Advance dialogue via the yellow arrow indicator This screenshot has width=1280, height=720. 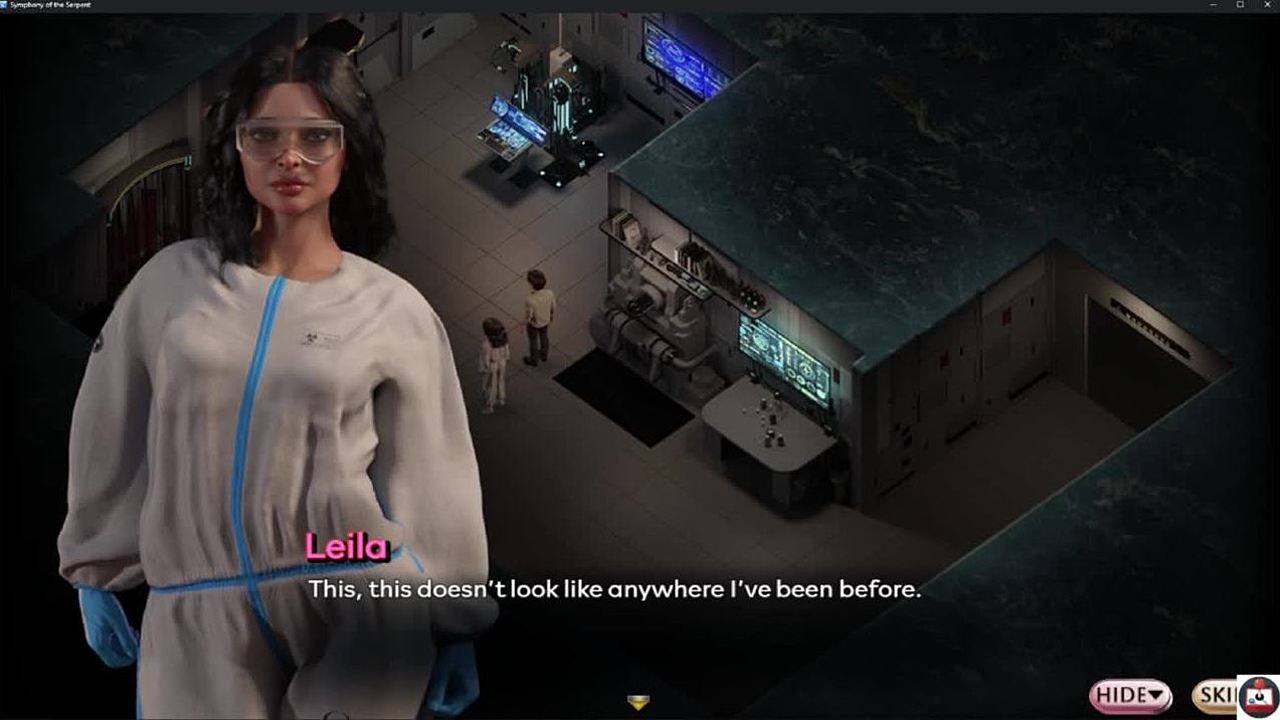(x=638, y=702)
